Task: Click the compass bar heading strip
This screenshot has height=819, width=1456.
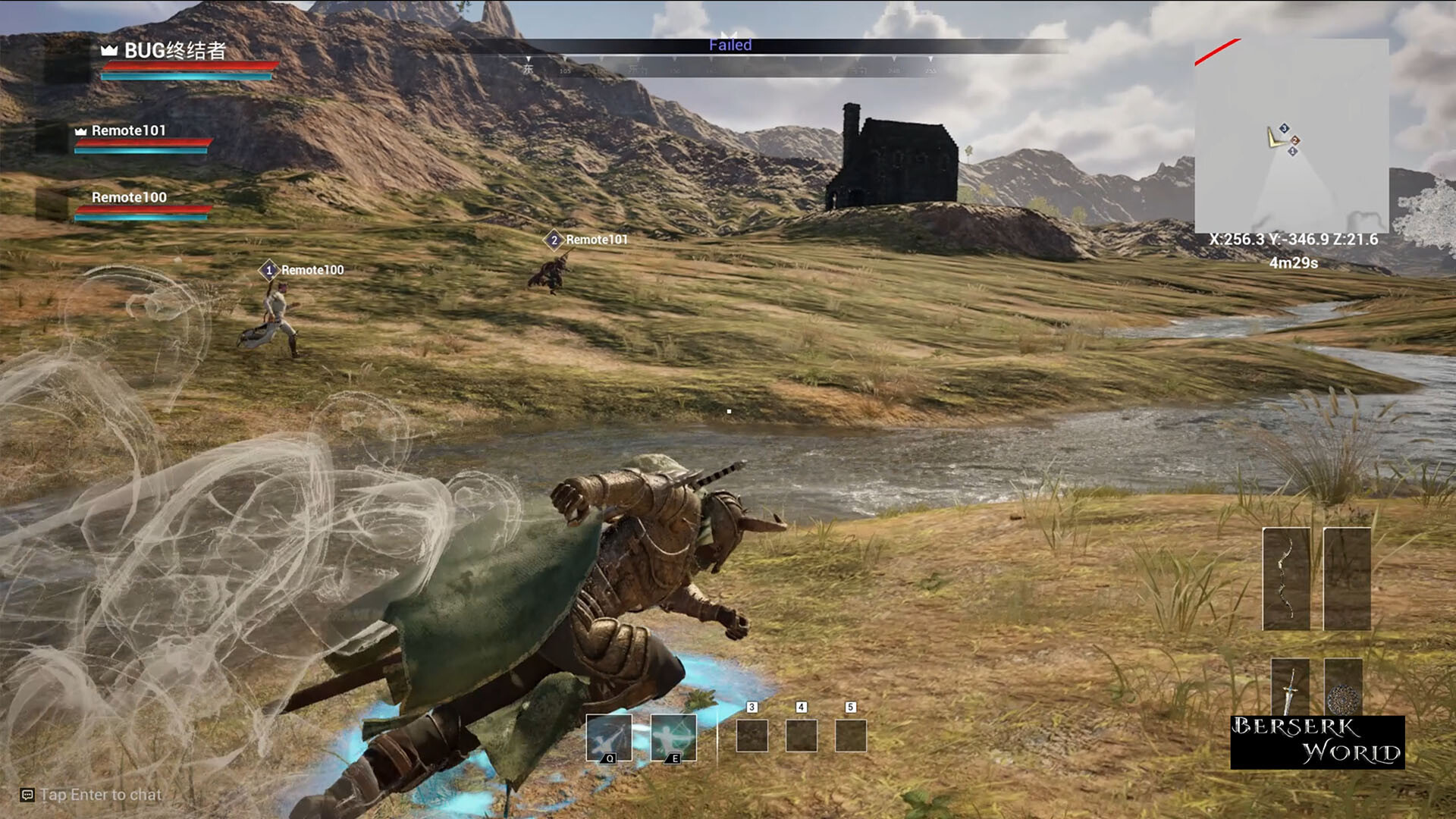Action: click(730, 67)
